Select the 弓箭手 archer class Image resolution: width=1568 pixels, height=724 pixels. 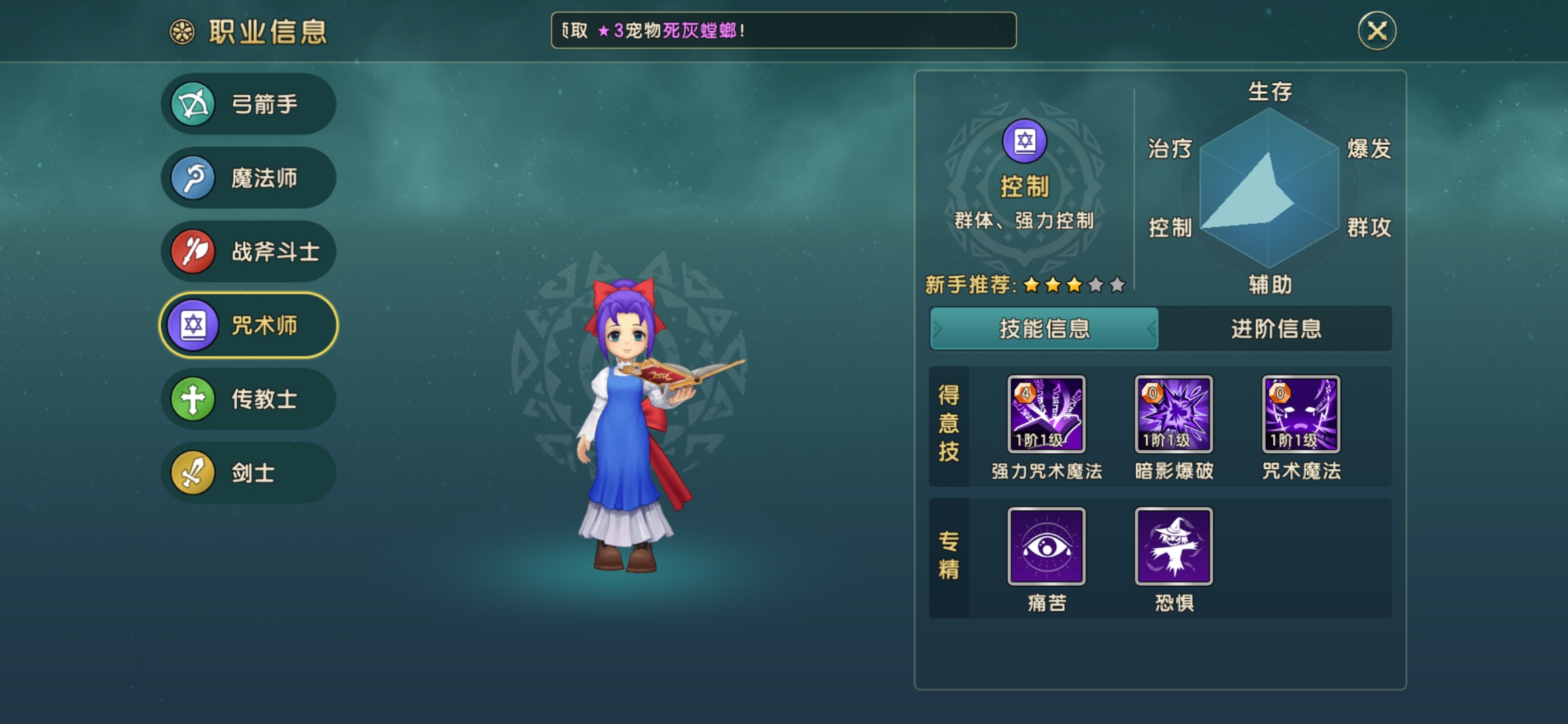coord(249,105)
